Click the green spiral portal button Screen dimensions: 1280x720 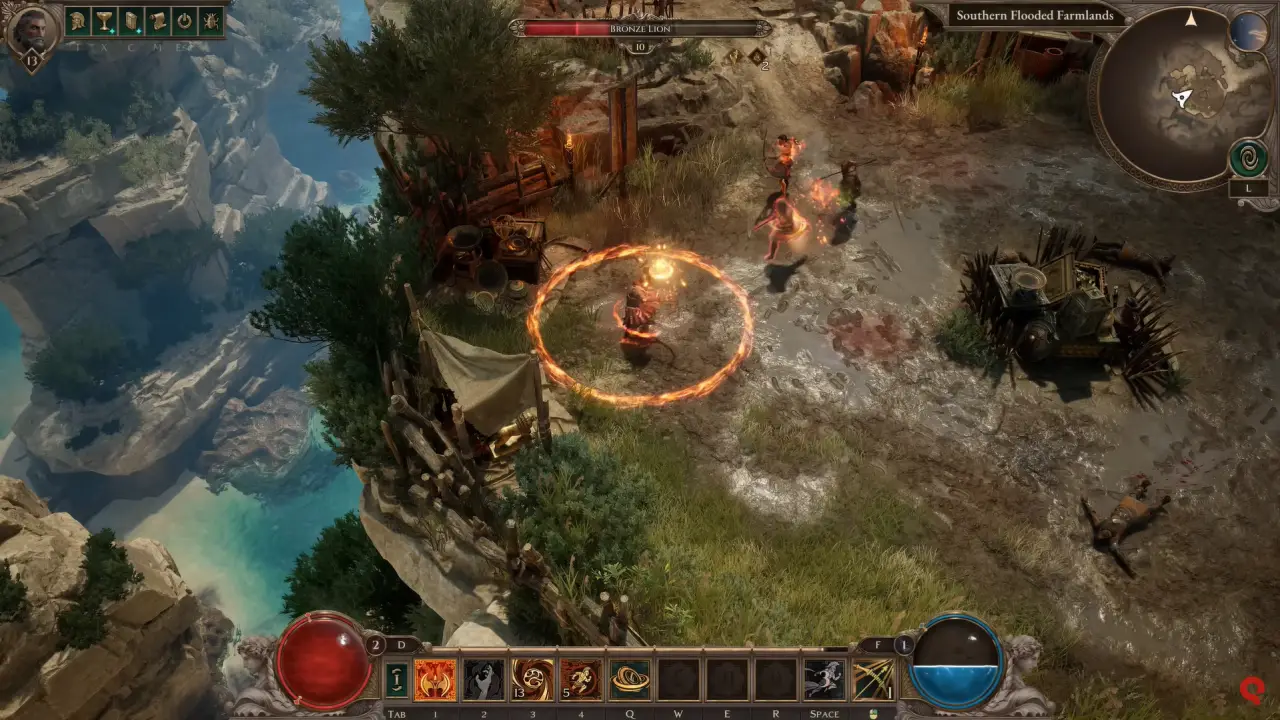click(1249, 158)
